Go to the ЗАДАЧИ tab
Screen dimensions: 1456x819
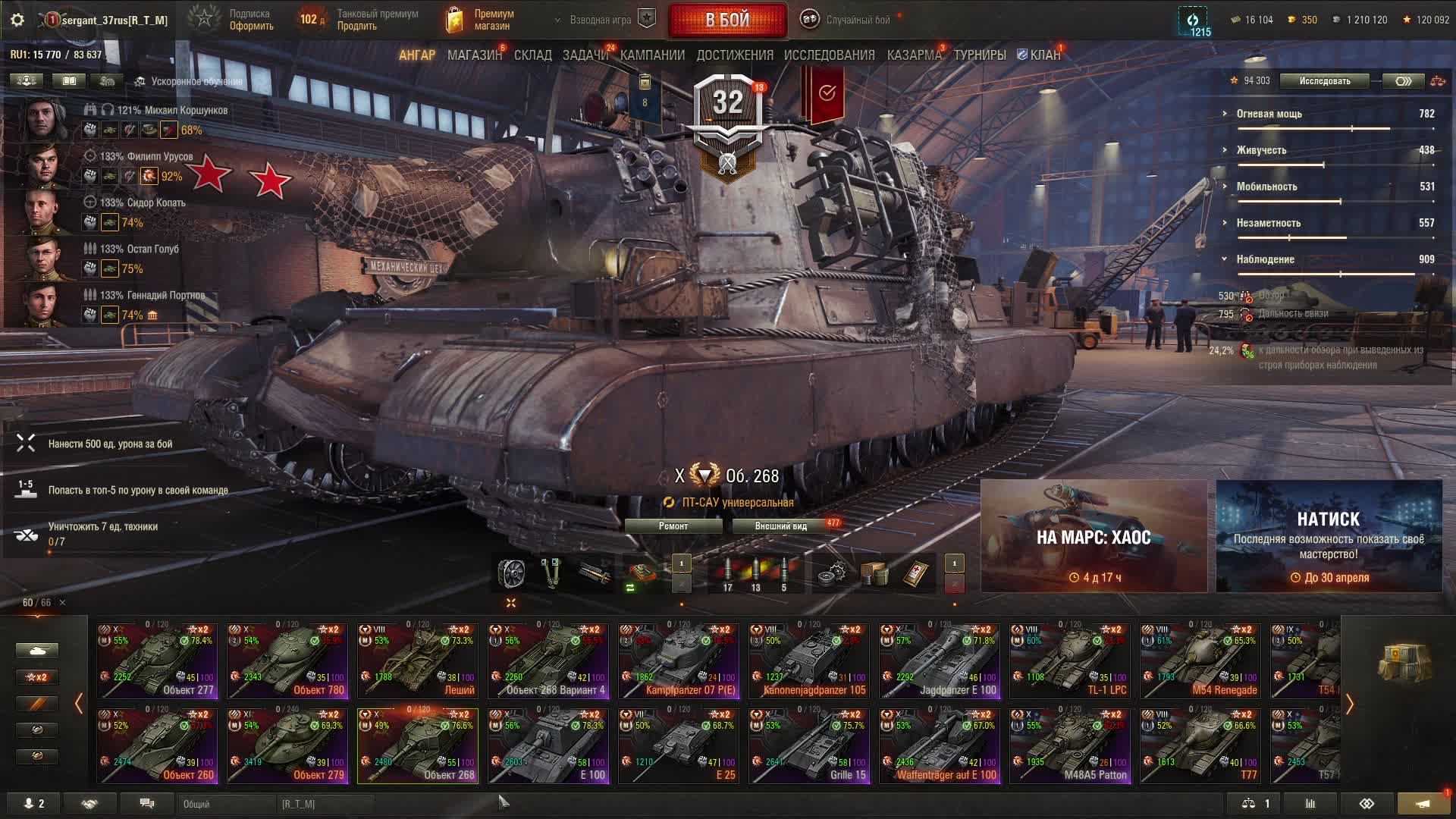coord(585,55)
